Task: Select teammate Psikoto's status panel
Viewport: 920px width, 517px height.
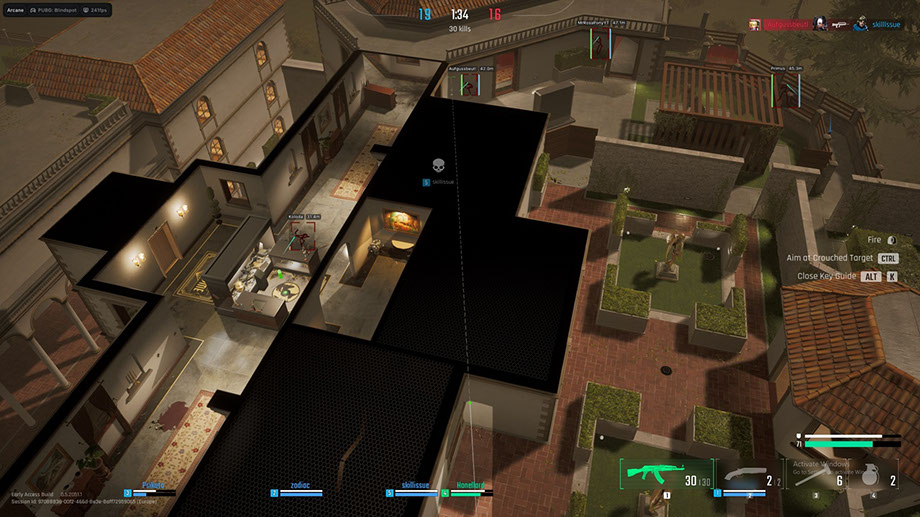Action: point(152,487)
